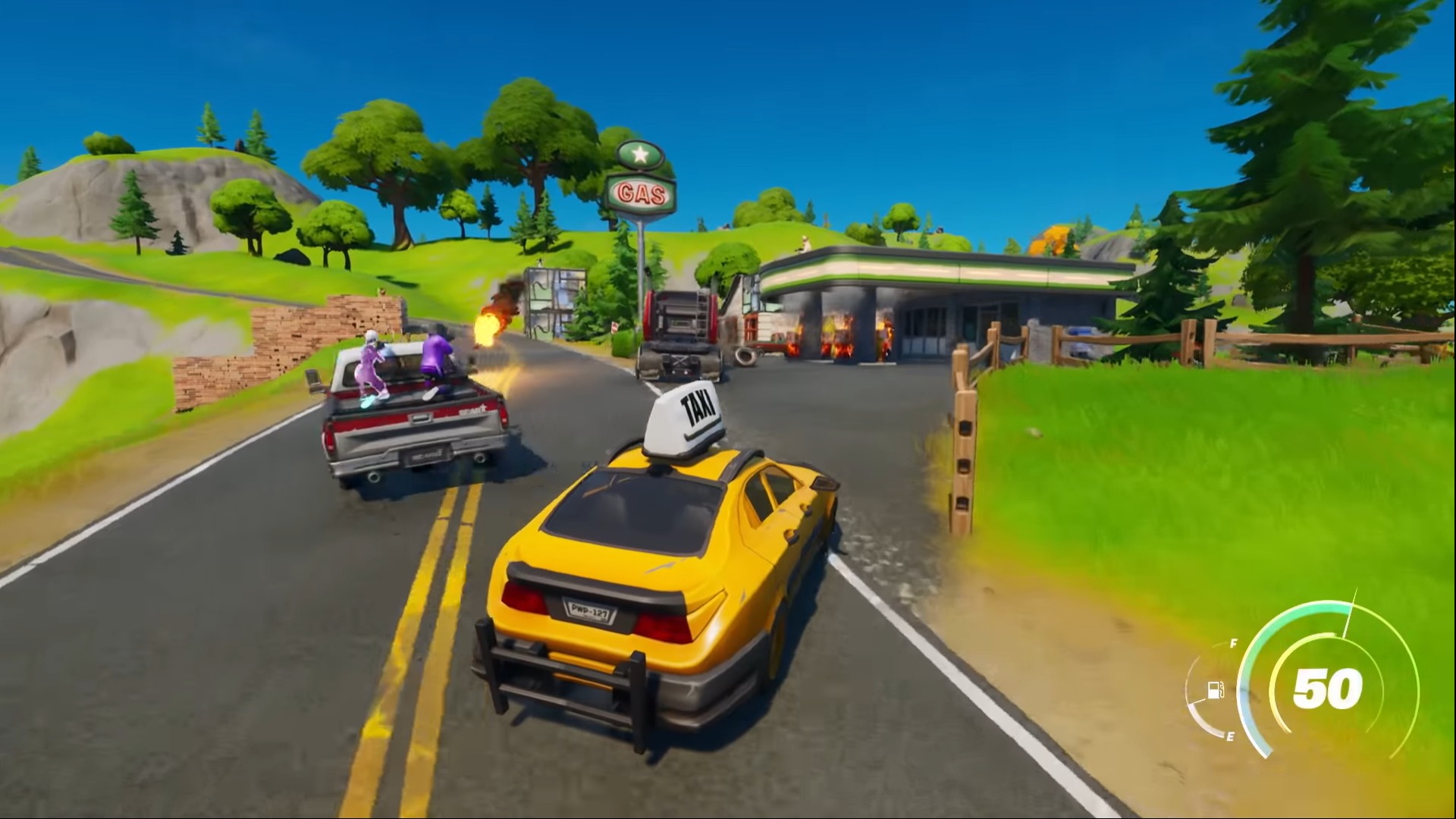This screenshot has width=1456, height=819.
Task: Click the F full-fuel marker
Action: coord(1232,643)
